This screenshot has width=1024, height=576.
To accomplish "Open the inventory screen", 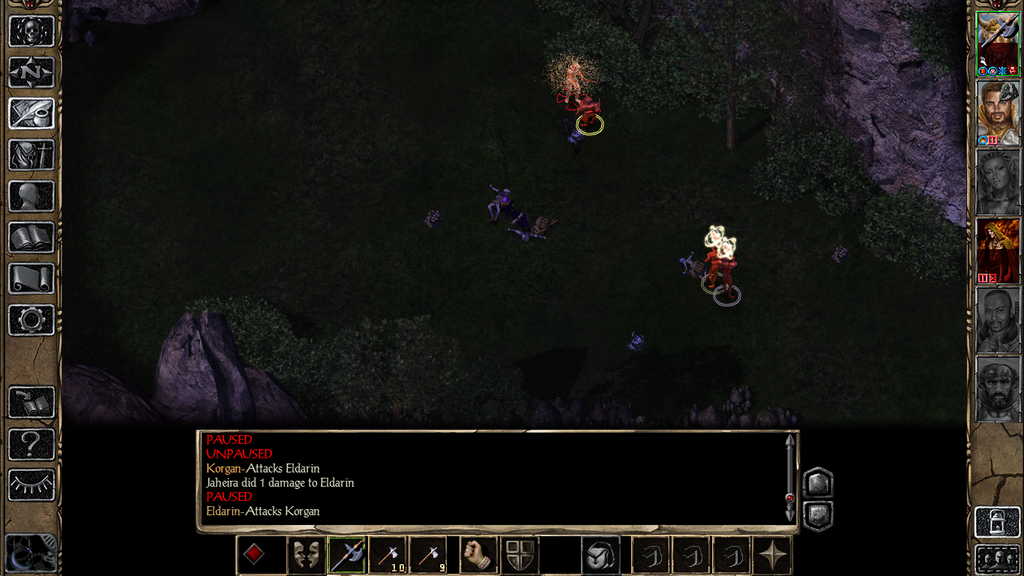I will pos(31,154).
